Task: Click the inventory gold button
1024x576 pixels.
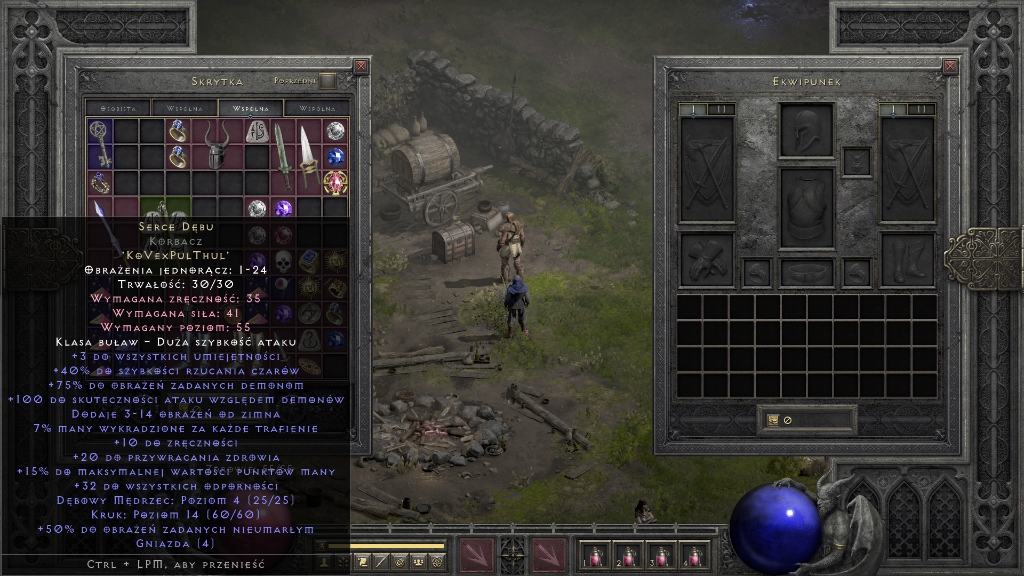Action: (773, 420)
